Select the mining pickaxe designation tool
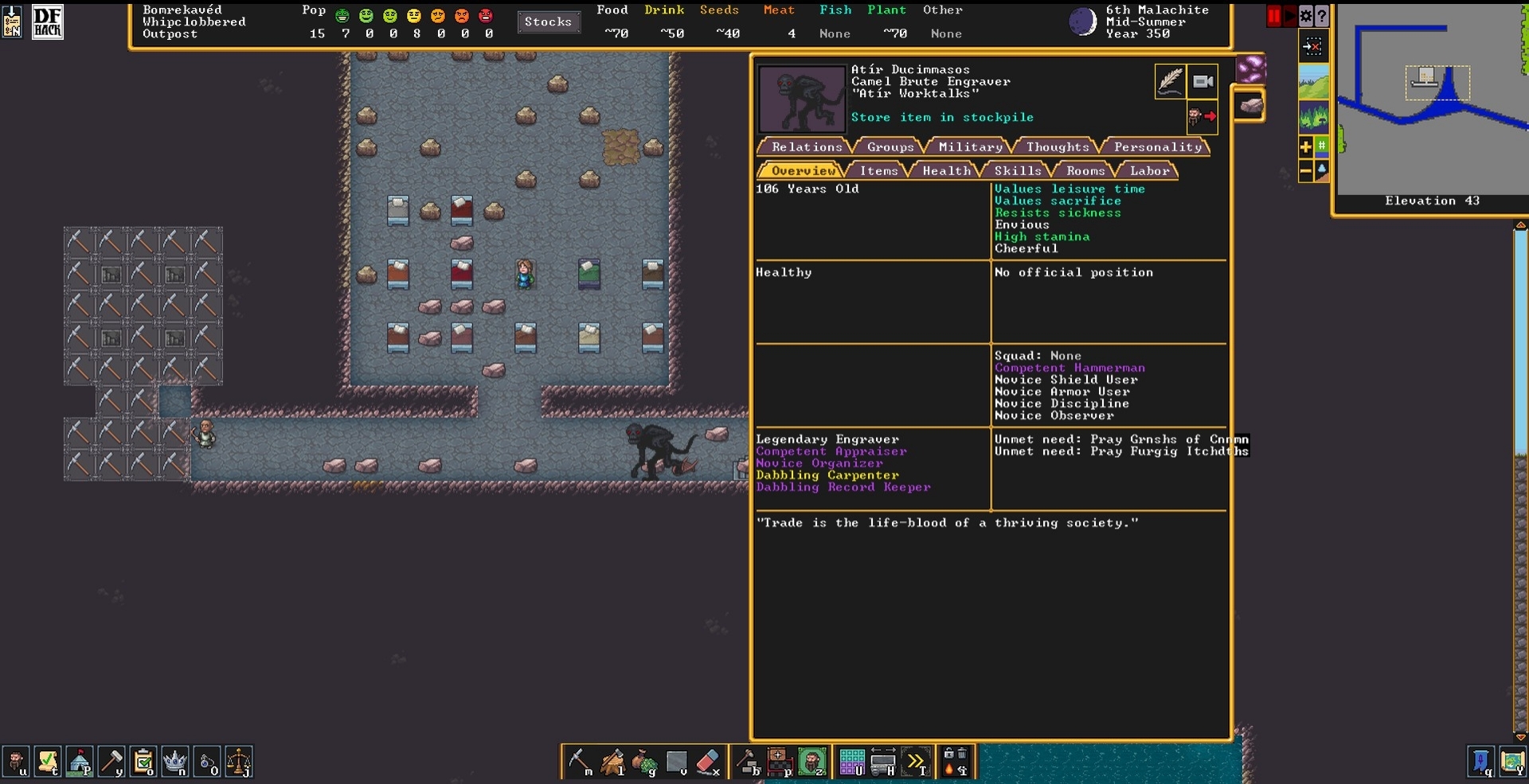 pos(579,762)
